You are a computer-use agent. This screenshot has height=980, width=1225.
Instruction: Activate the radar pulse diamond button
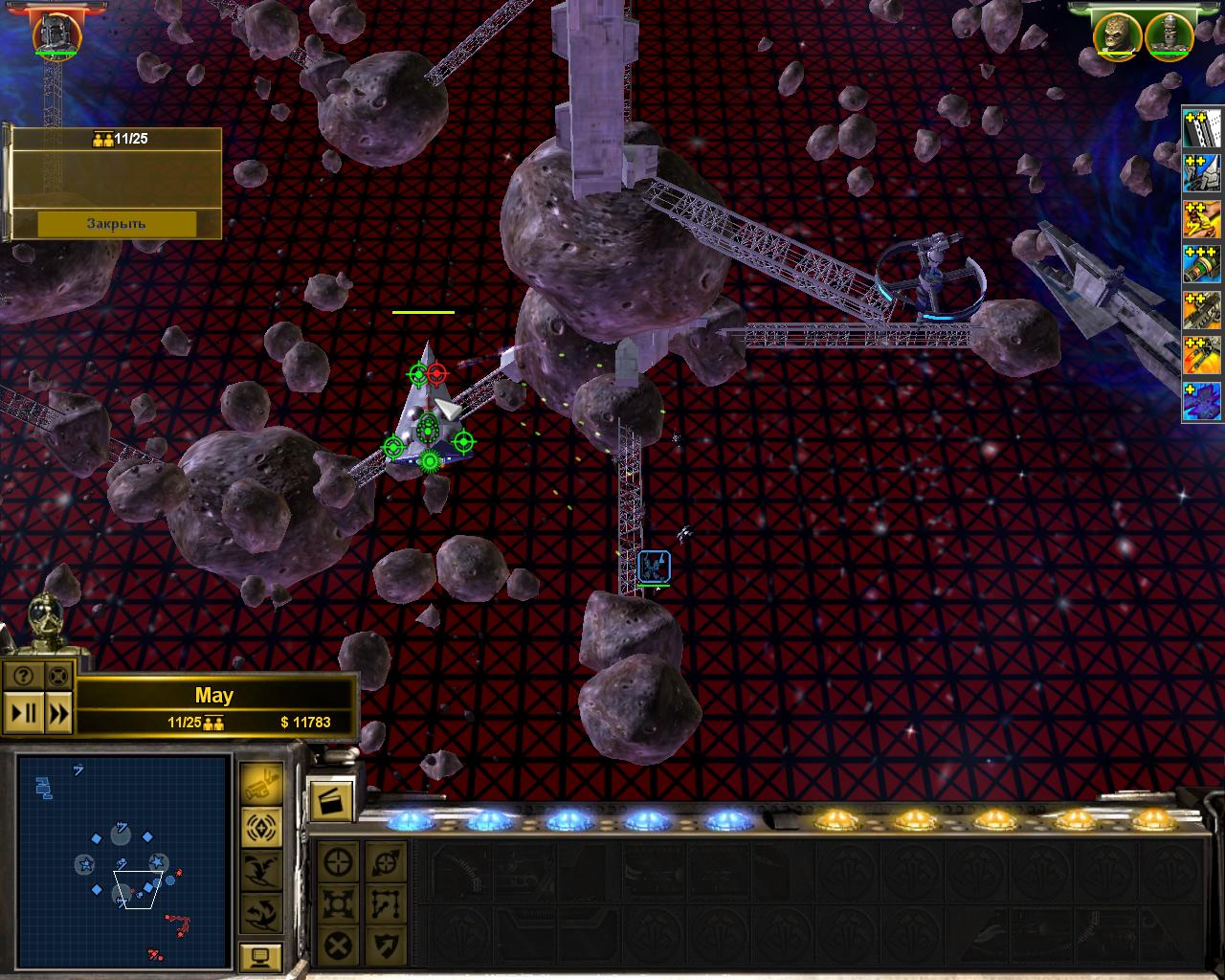click(x=260, y=826)
